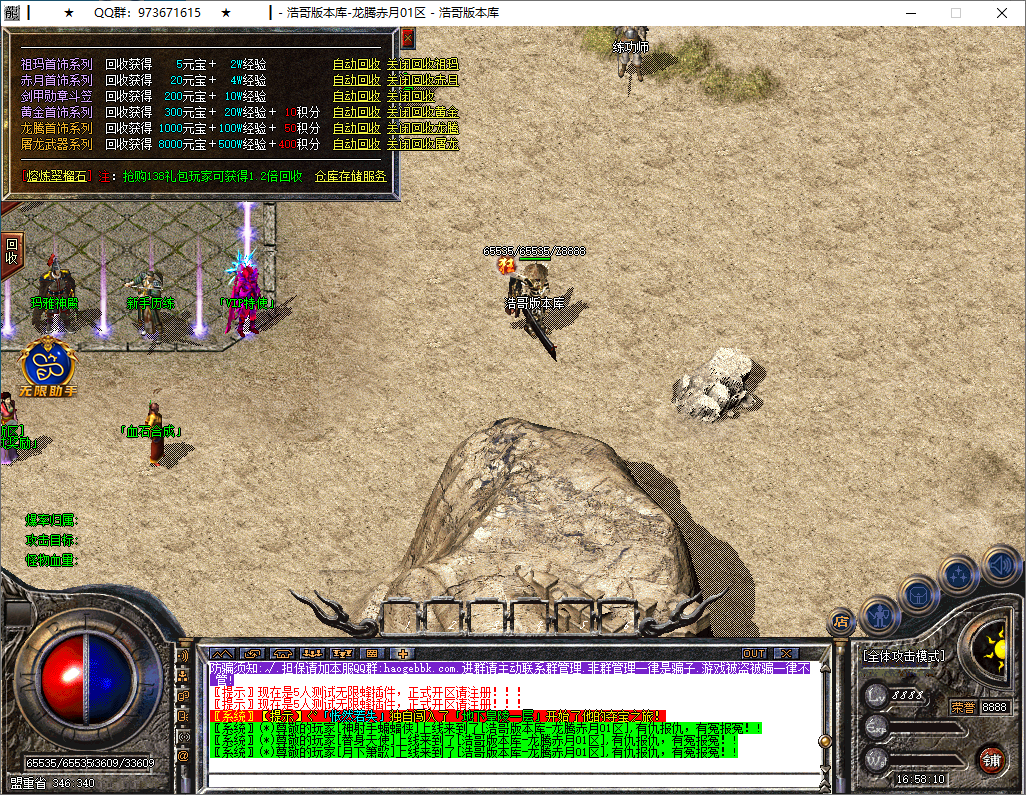
Task: Click the 关闭回收赤月 link
Action: point(422,80)
